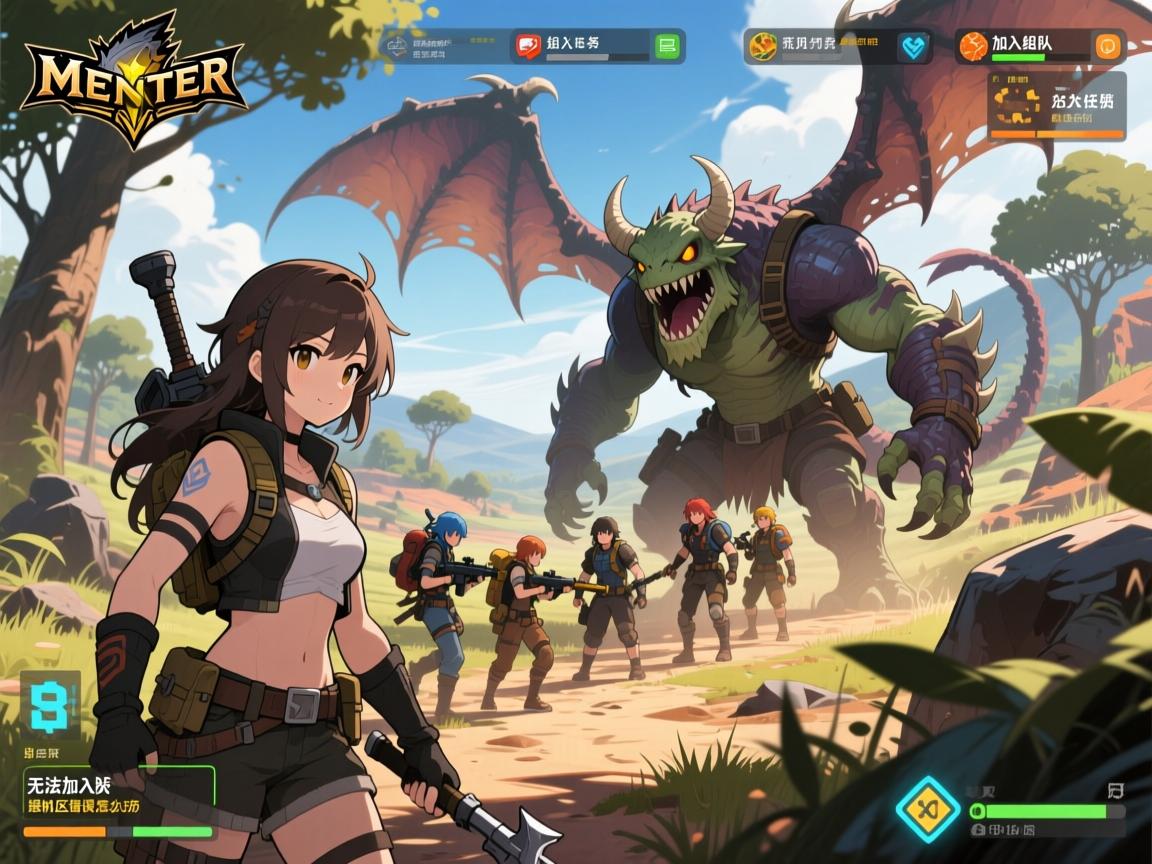Tap the blue heart icon button

tap(913, 46)
